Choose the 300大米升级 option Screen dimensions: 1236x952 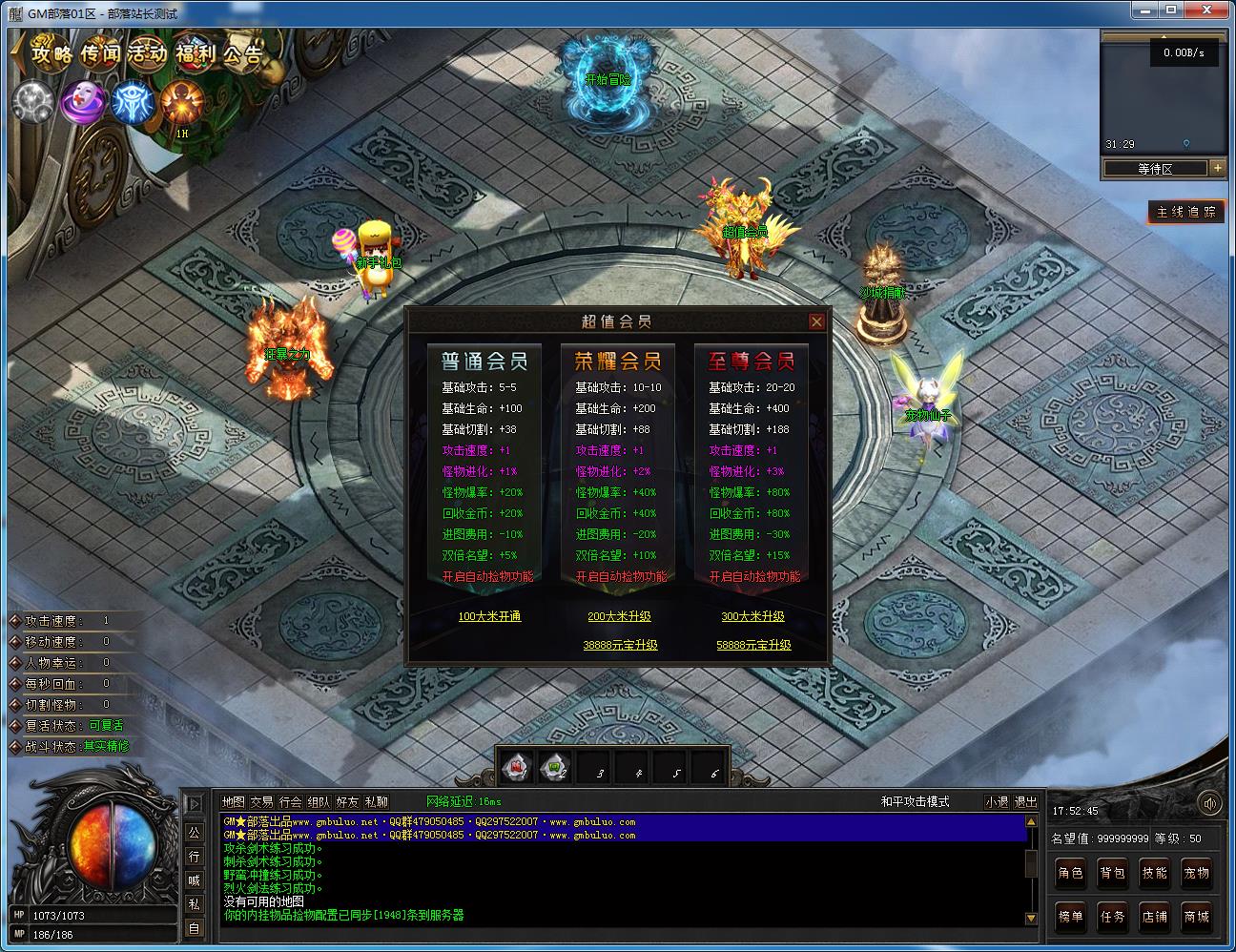(752, 616)
